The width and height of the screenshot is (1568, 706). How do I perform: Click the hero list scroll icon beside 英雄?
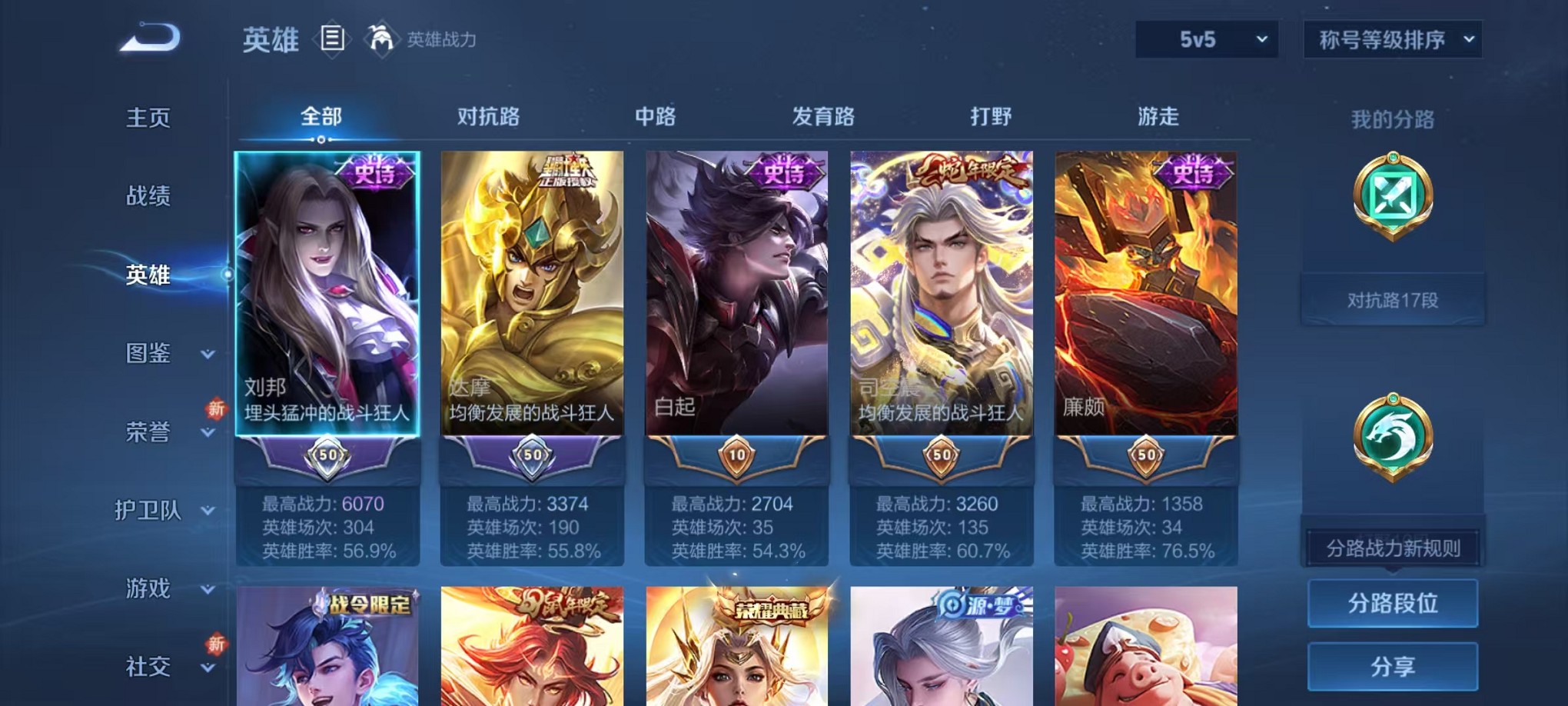click(332, 40)
